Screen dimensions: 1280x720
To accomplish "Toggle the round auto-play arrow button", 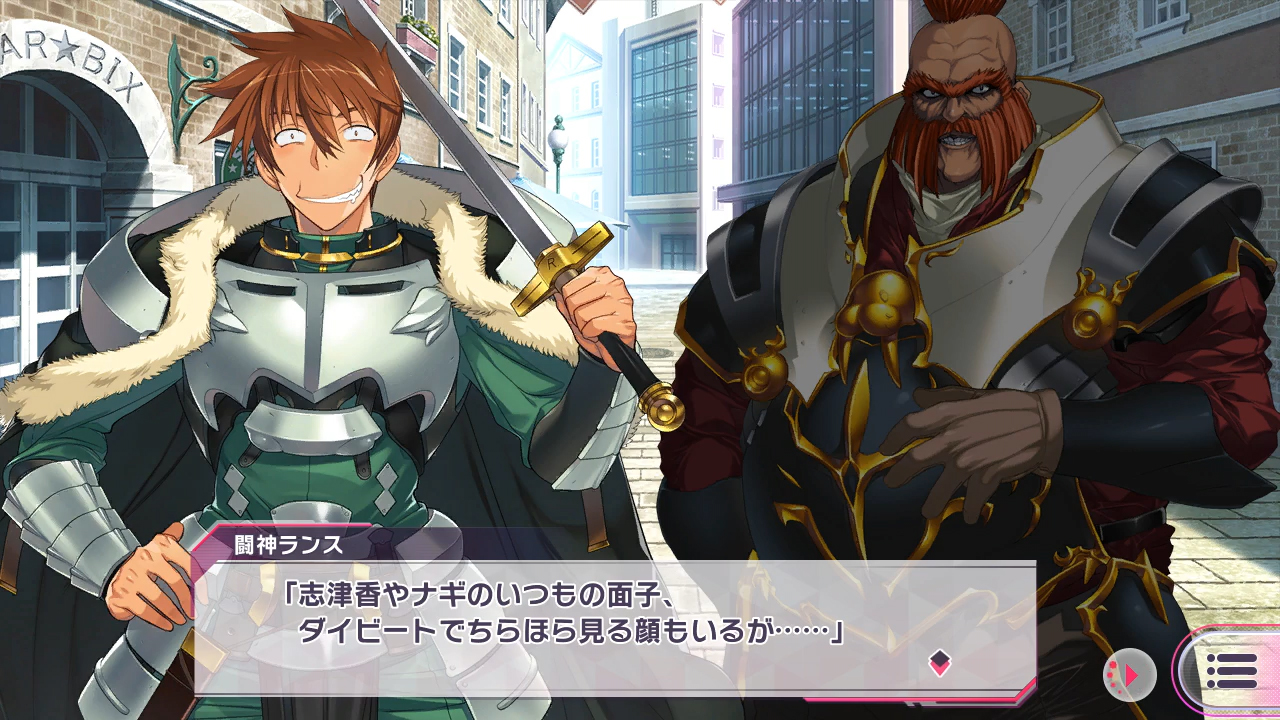I will click(x=1129, y=675).
